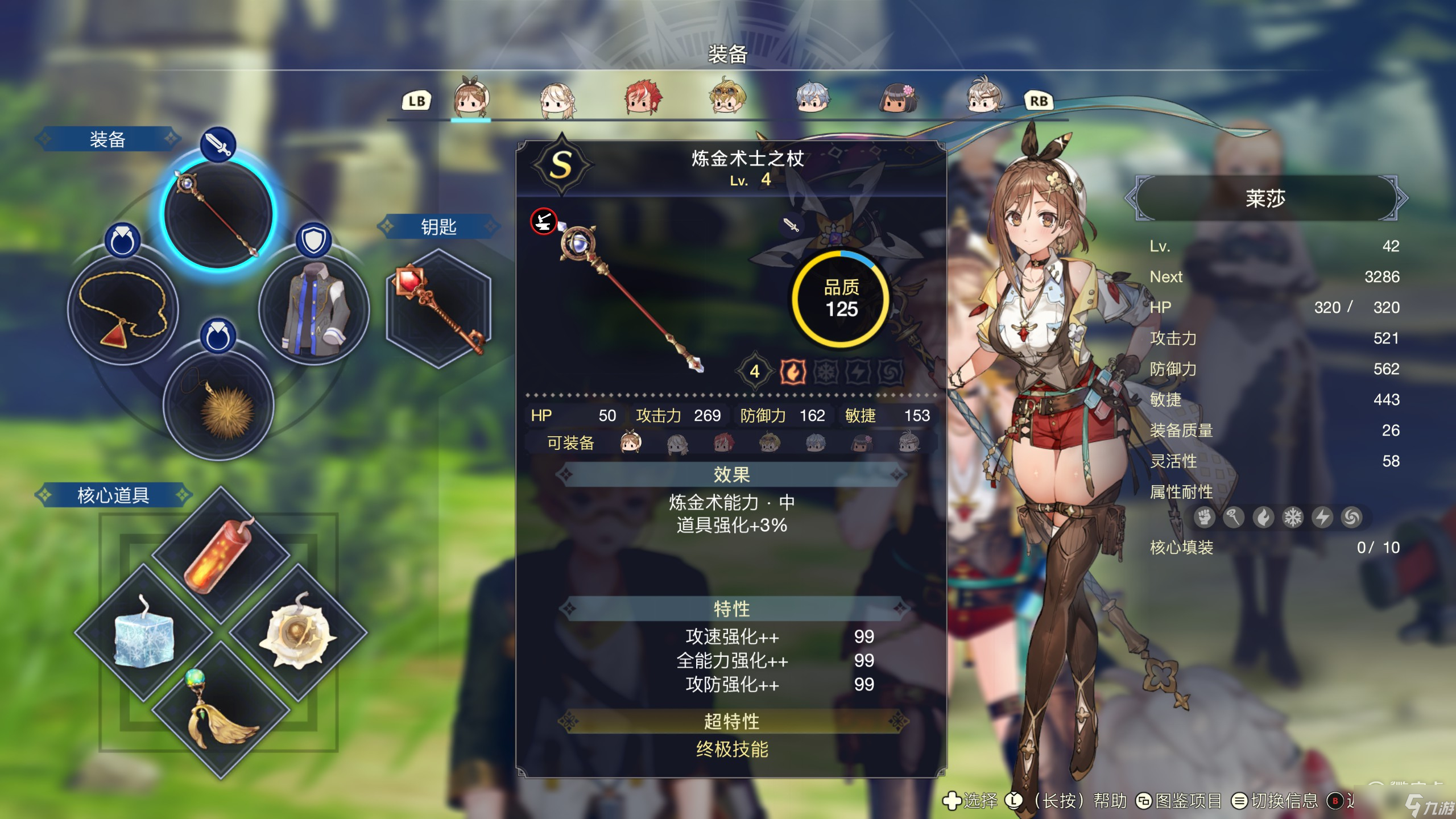Click the armor slot showing the jacket
1456x819 pixels.
coord(312,312)
